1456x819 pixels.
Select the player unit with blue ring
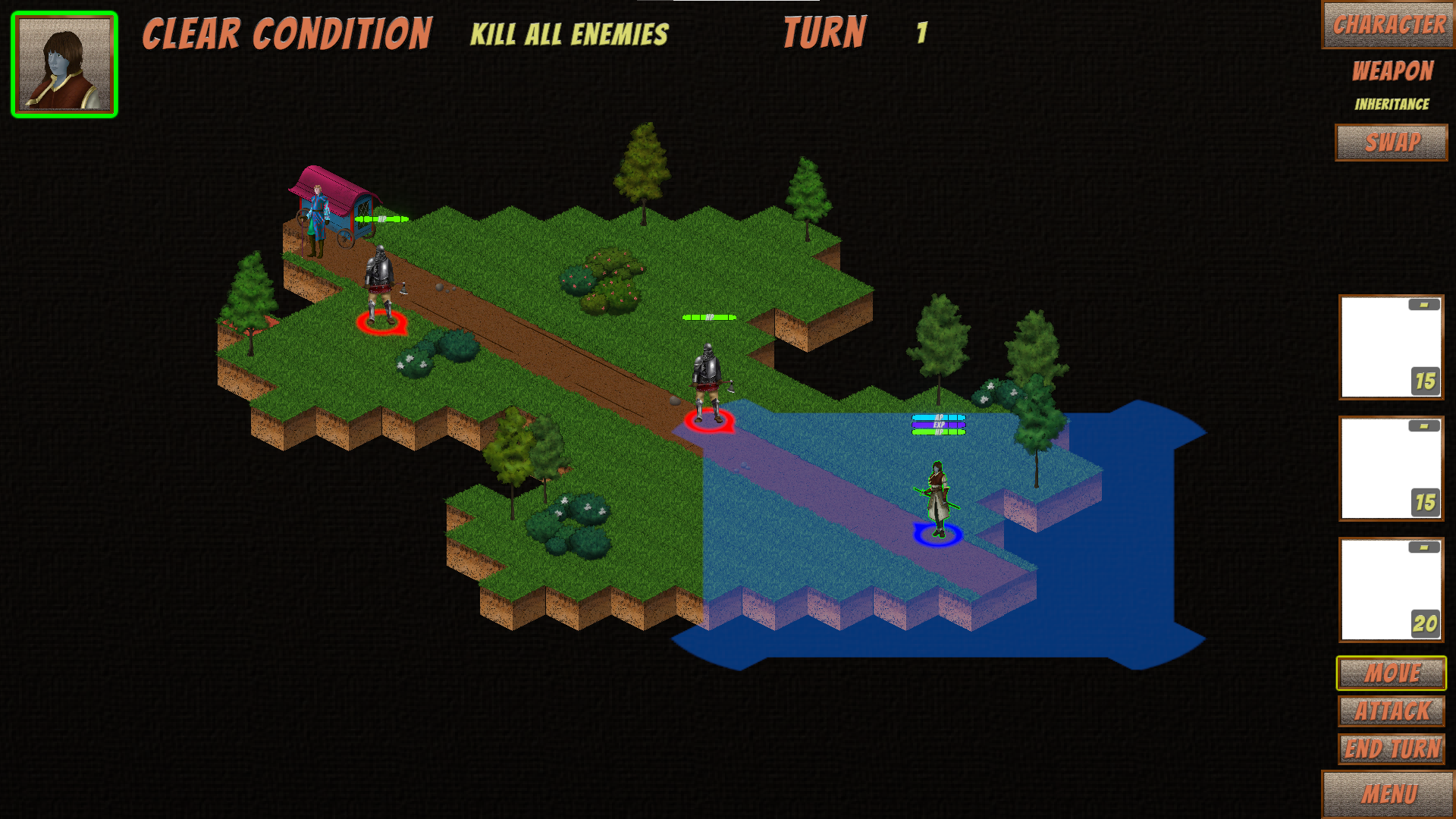[938, 500]
